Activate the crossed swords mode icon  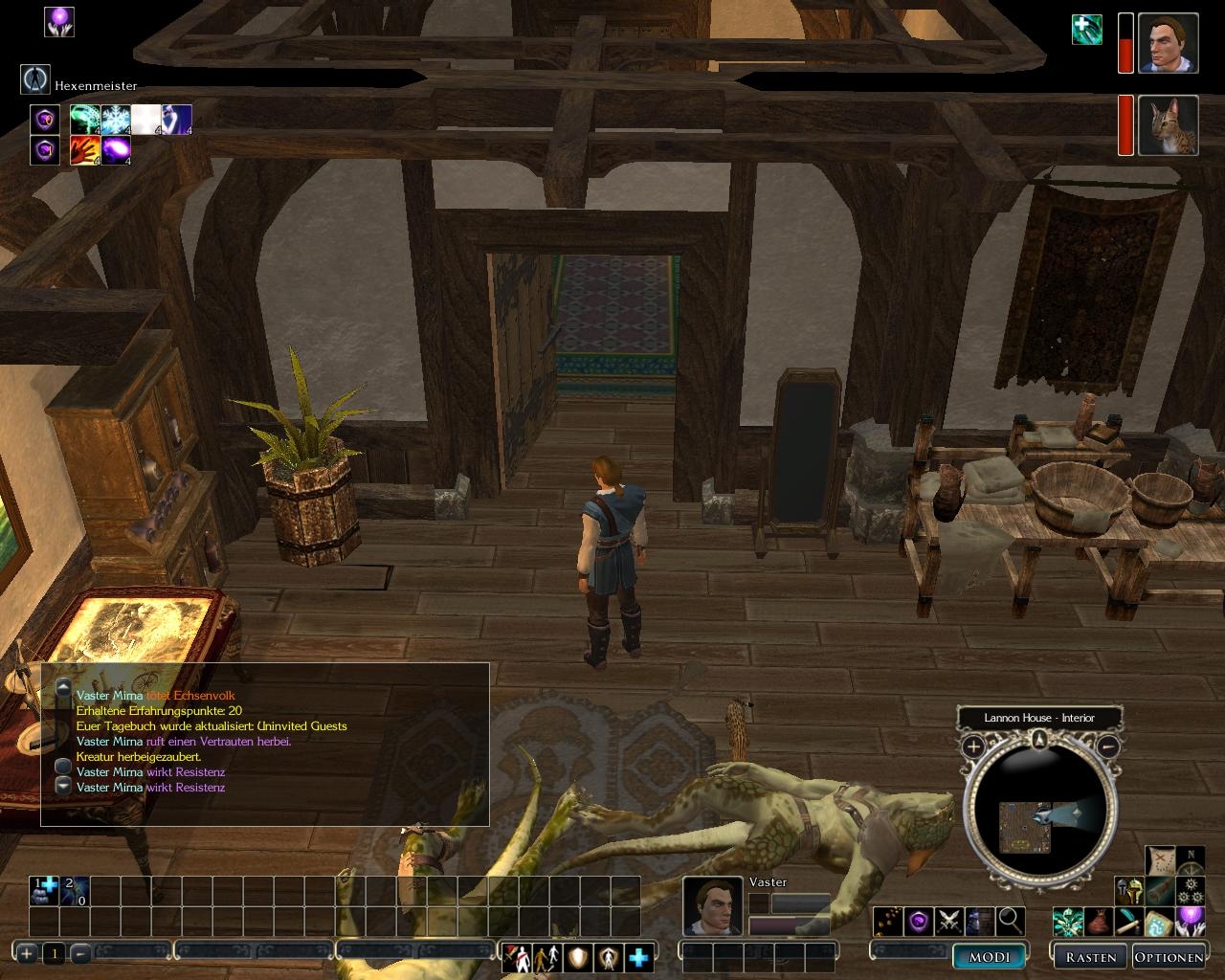(949, 922)
